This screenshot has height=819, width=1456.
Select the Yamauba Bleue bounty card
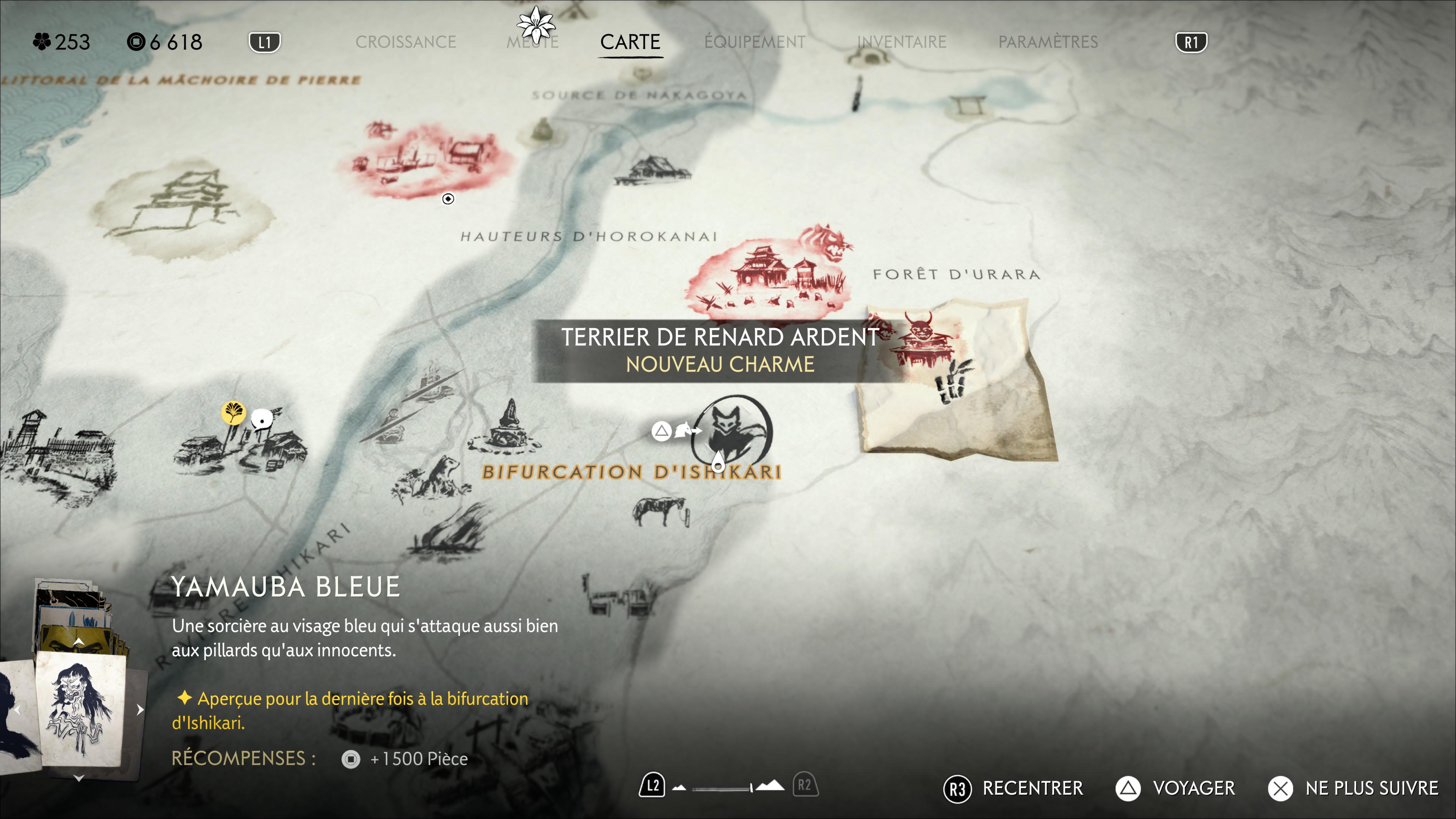pyautogui.click(x=80, y=710)
